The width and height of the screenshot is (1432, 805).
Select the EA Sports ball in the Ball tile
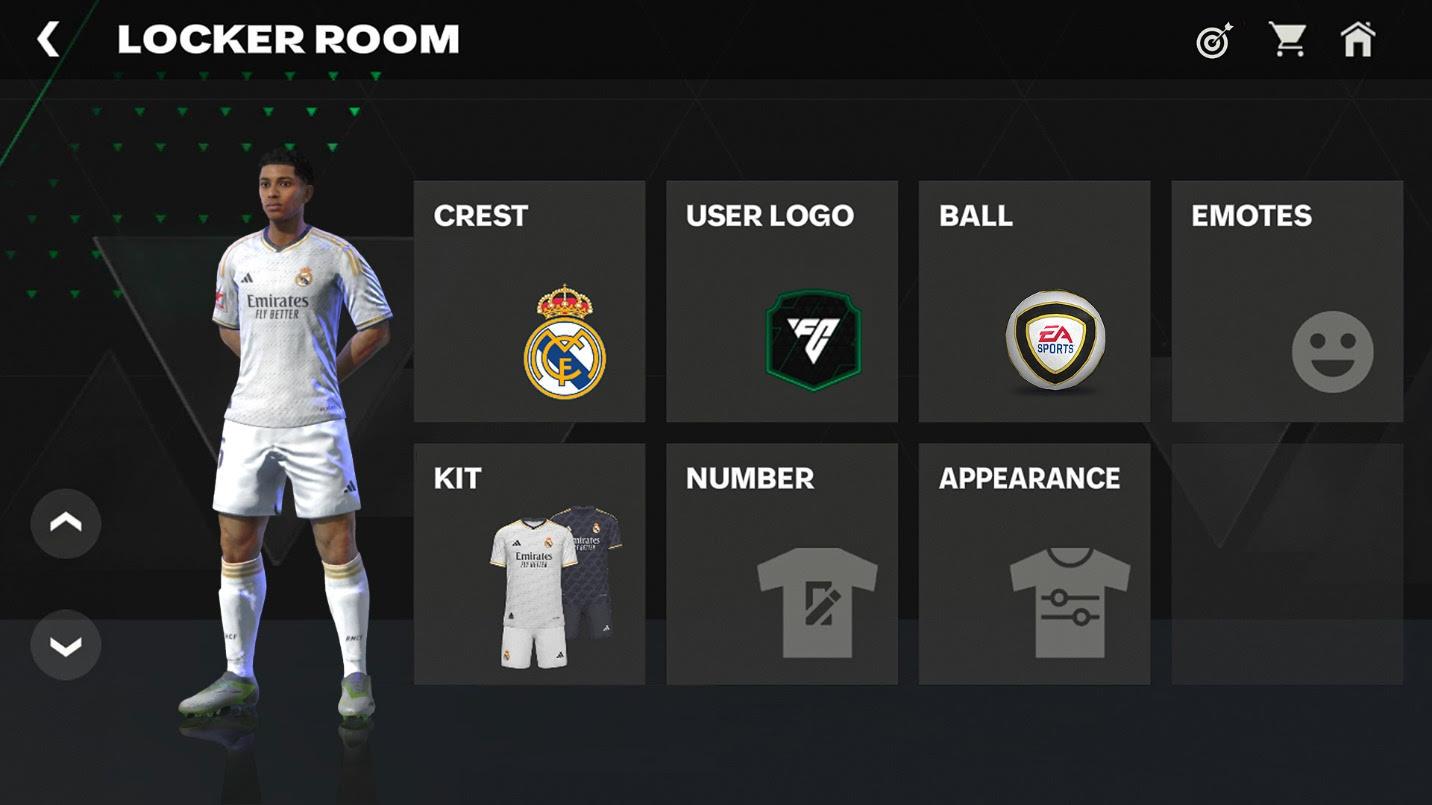coord(1055,340)
